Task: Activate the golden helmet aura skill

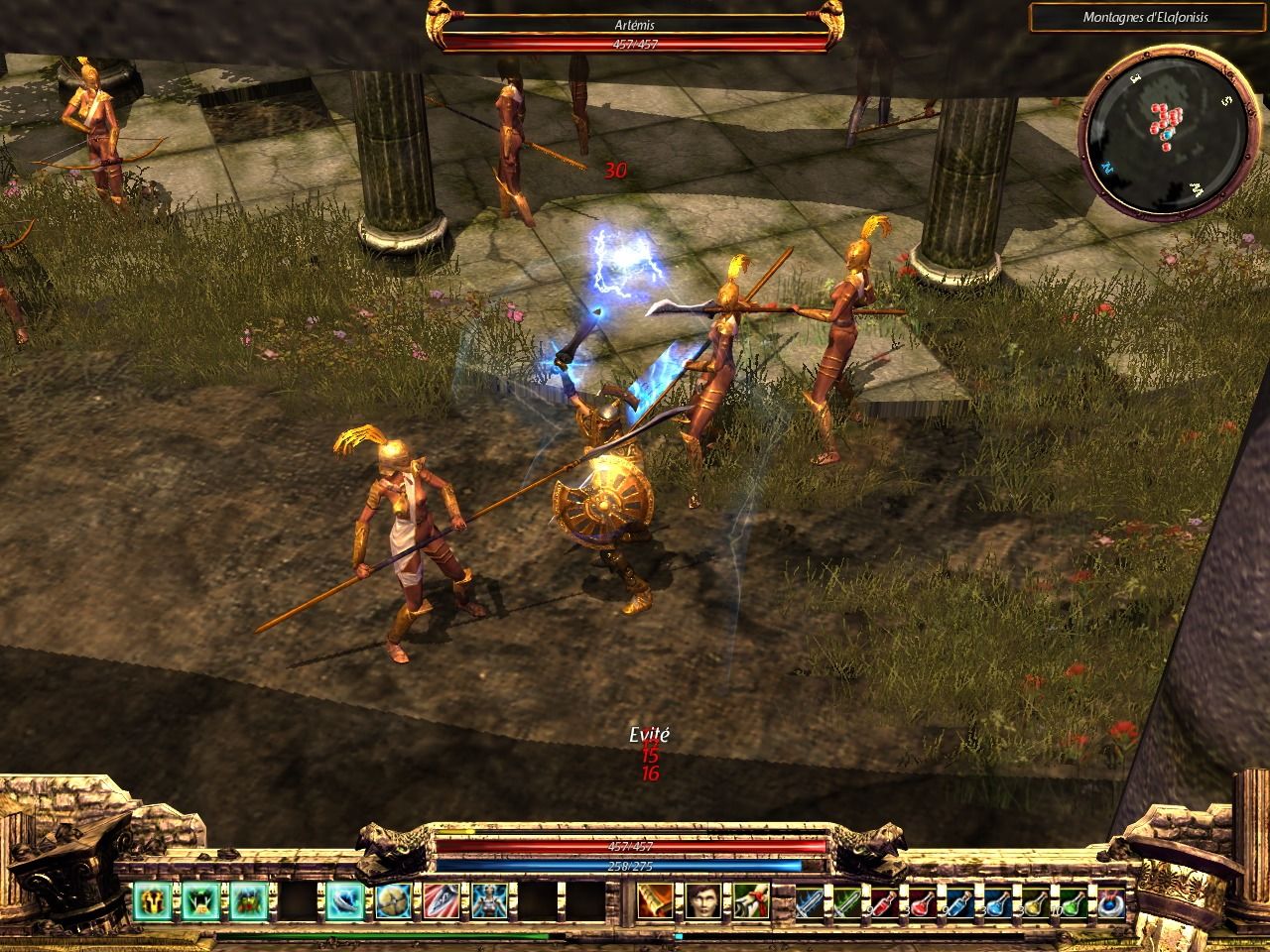Action: point(154,900)
